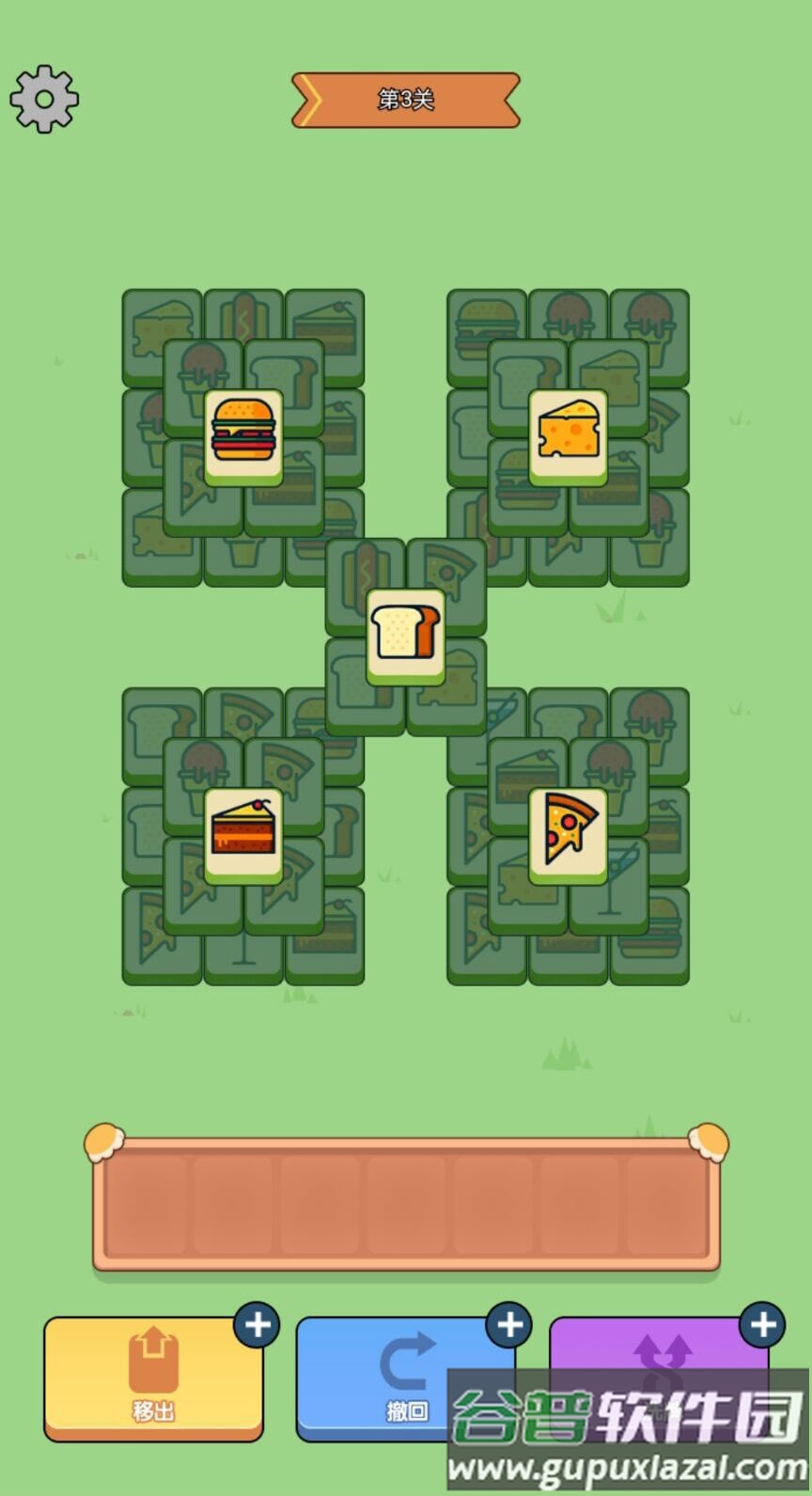Use the yellow 移出 remove power-up
Image resolution: width=812 pixels, height=1496 pixels.
(153, 1378)
